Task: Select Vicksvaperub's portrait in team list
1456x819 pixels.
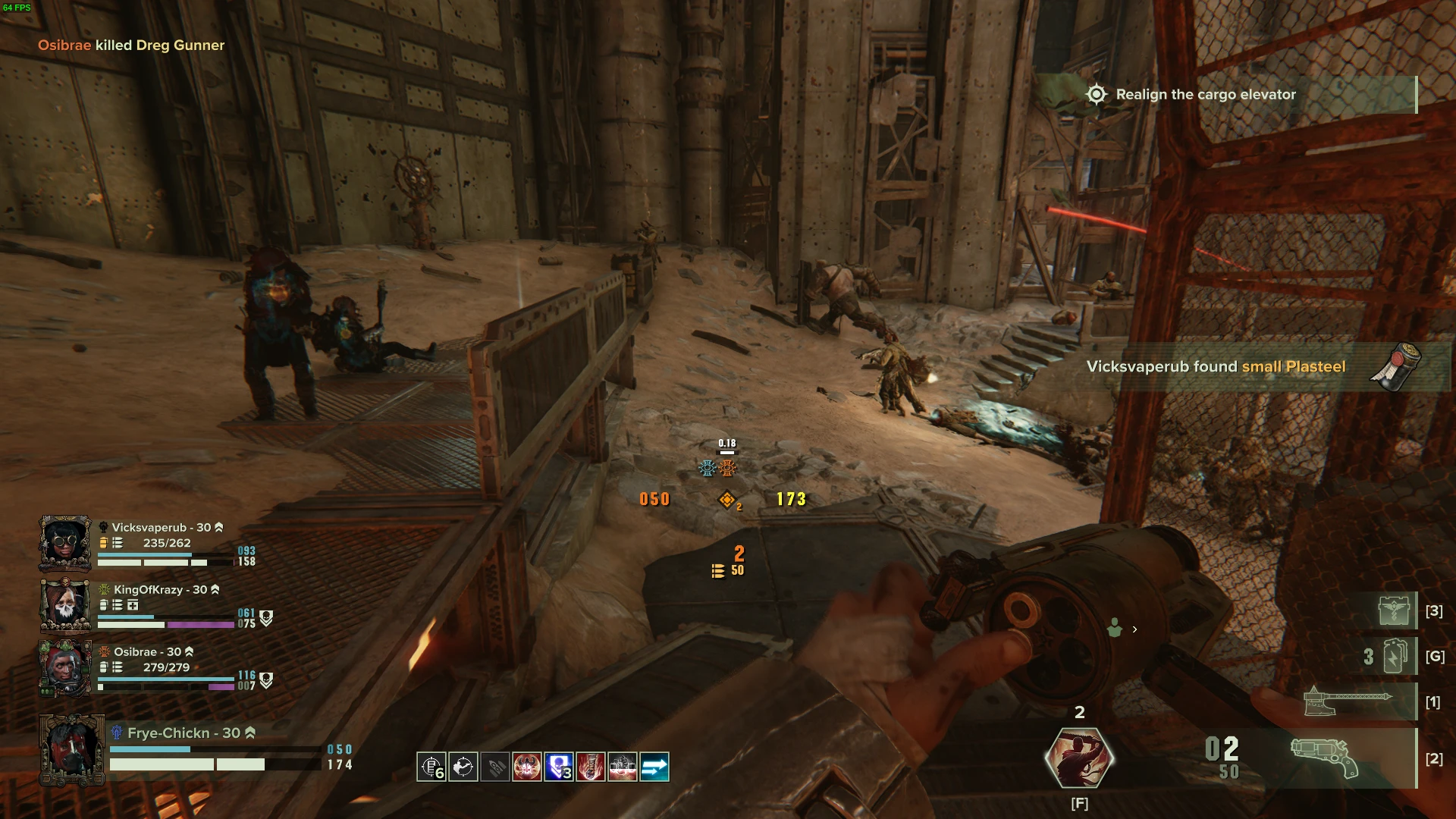Action: point(65,543)
